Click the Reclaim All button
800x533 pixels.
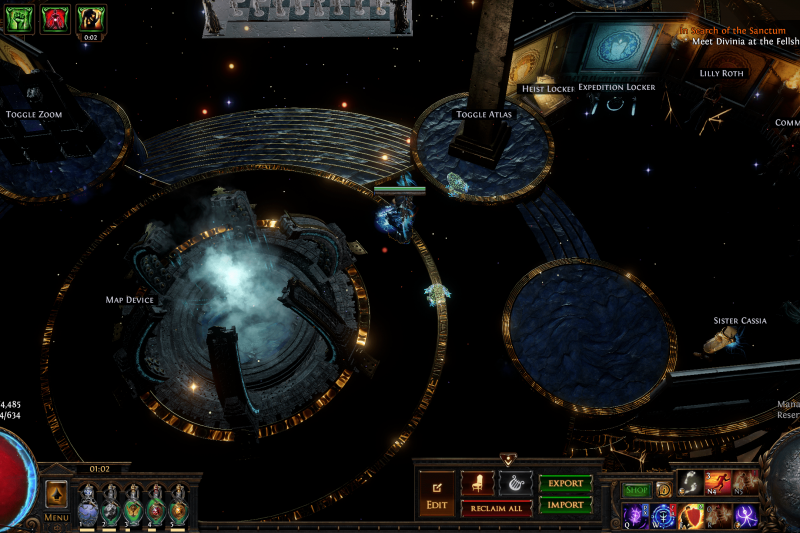[x=496, y=509]
